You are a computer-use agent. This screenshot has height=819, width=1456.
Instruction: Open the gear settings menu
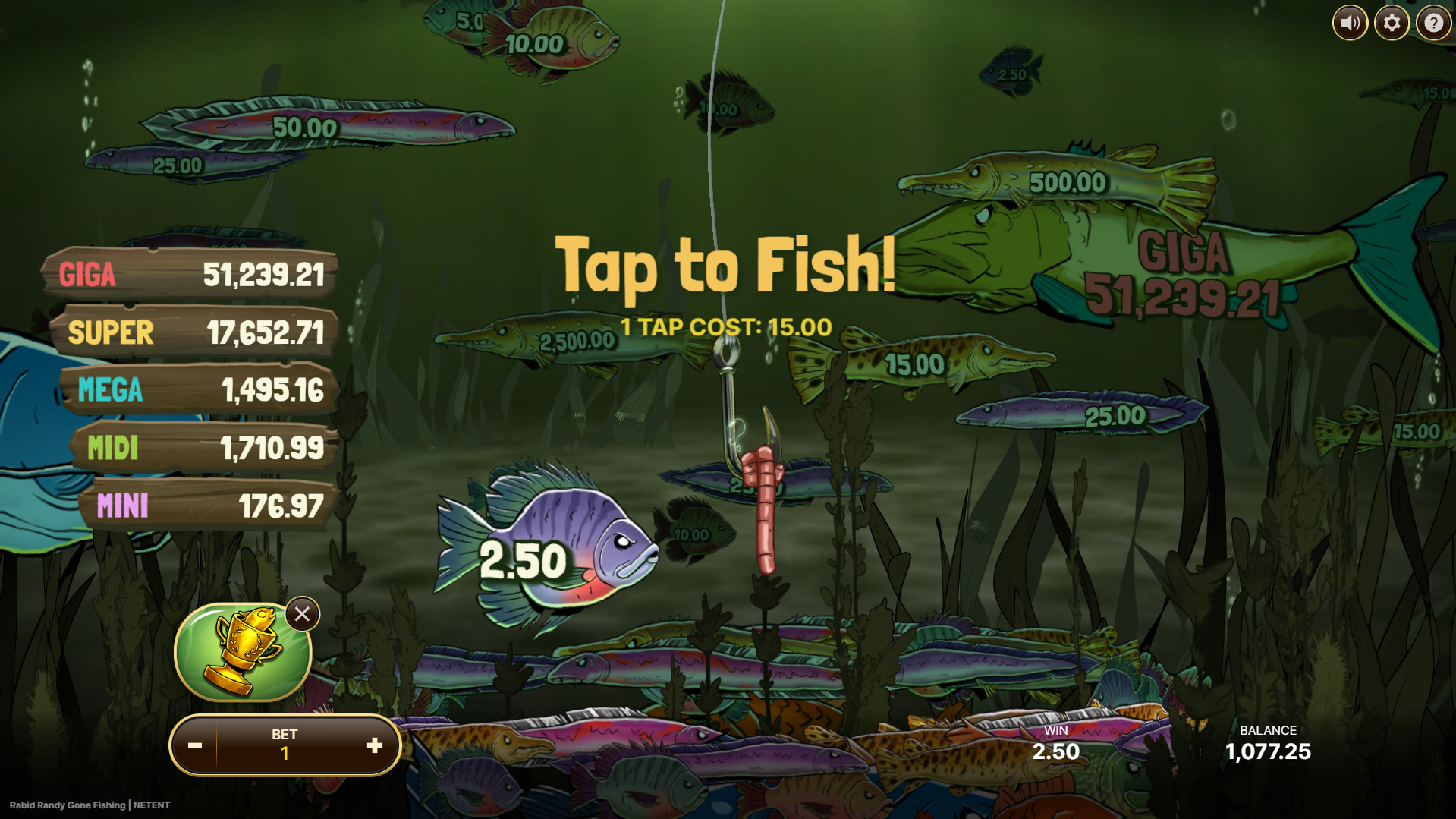click(1392, 24)
